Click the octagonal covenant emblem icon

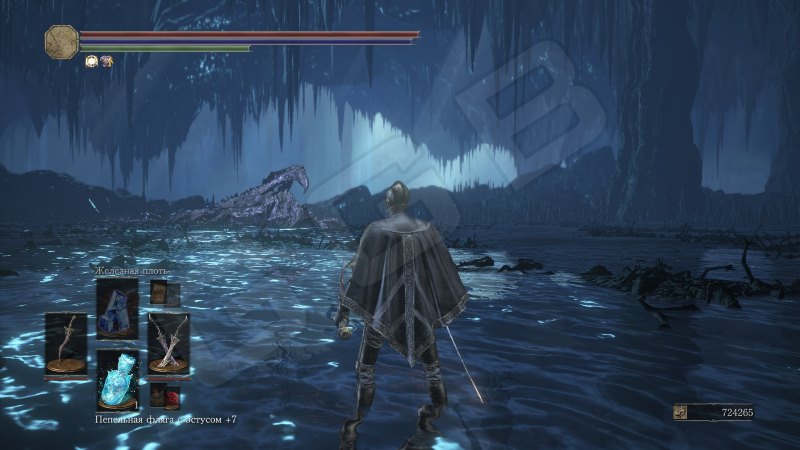(62, 41)
